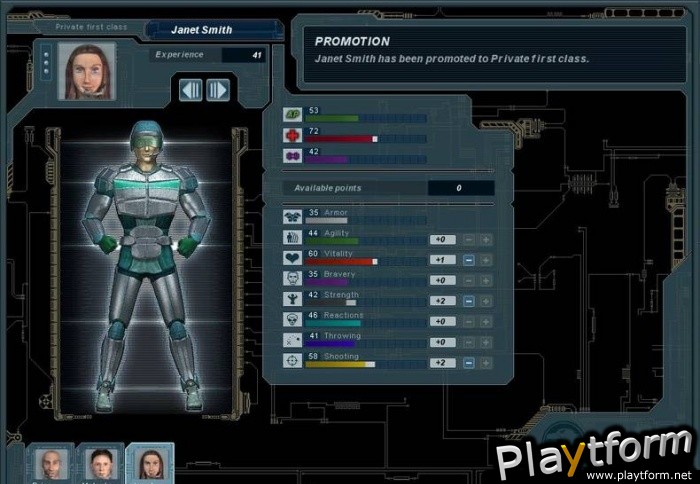Select the long-haired woman's portrait tab

pos(150,464)
